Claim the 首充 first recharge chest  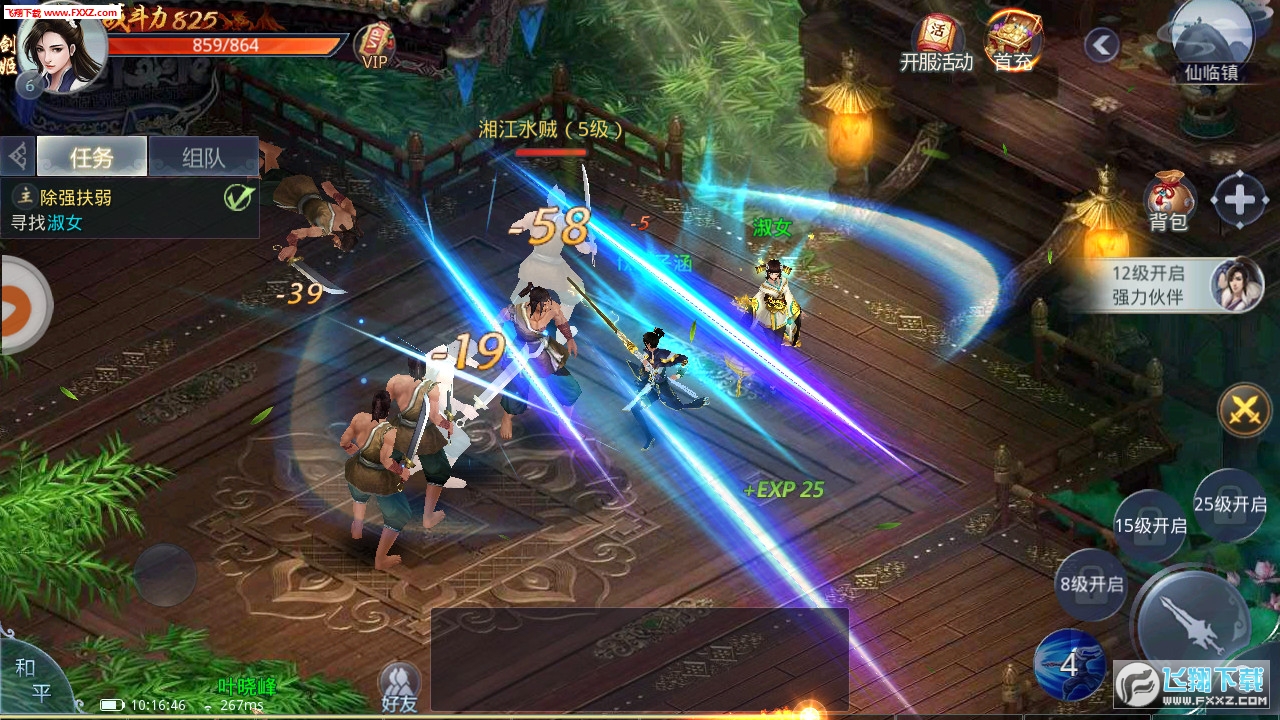point(1013,42)
